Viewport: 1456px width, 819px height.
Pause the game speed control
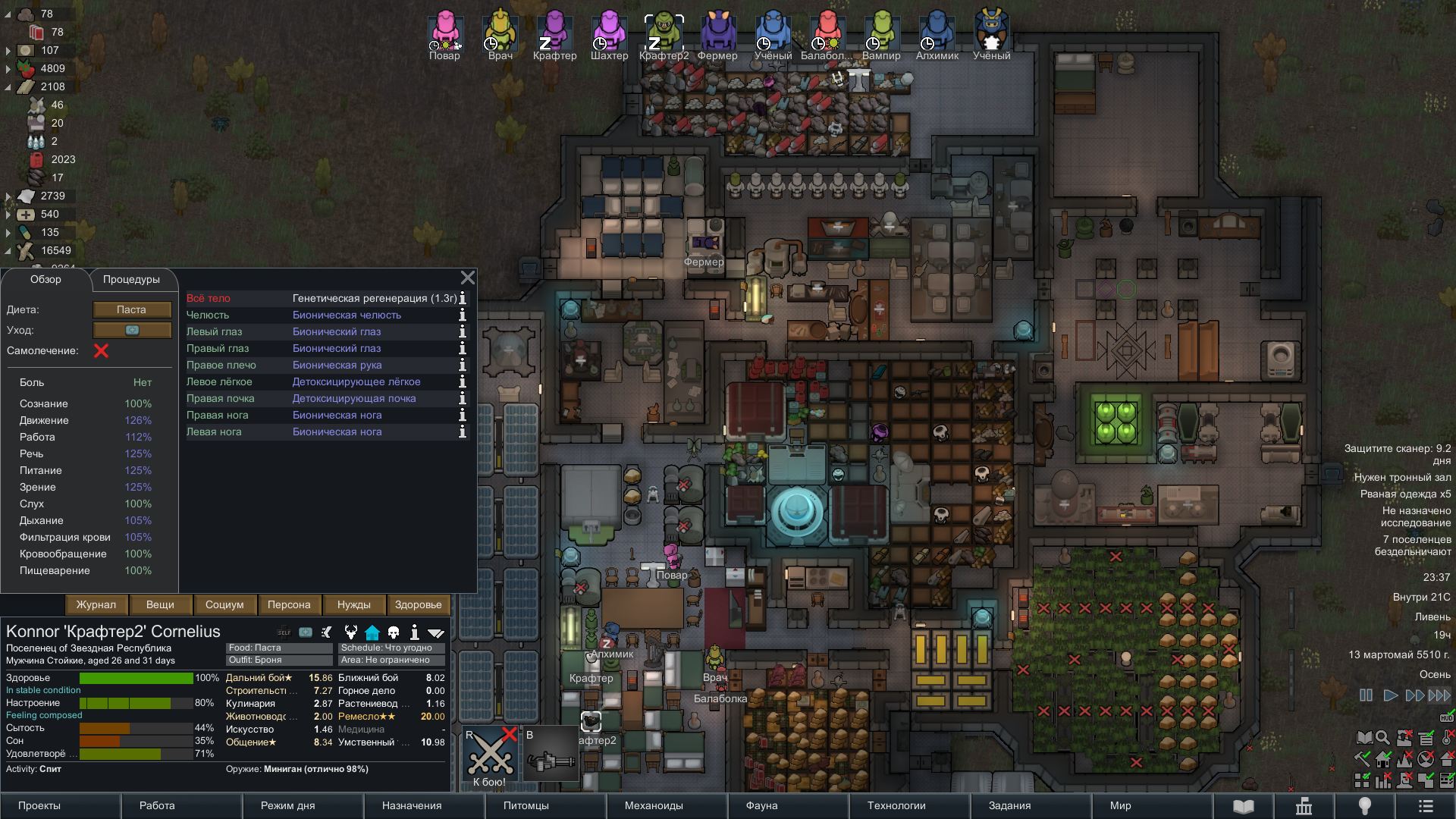(x=1366, y=695)
